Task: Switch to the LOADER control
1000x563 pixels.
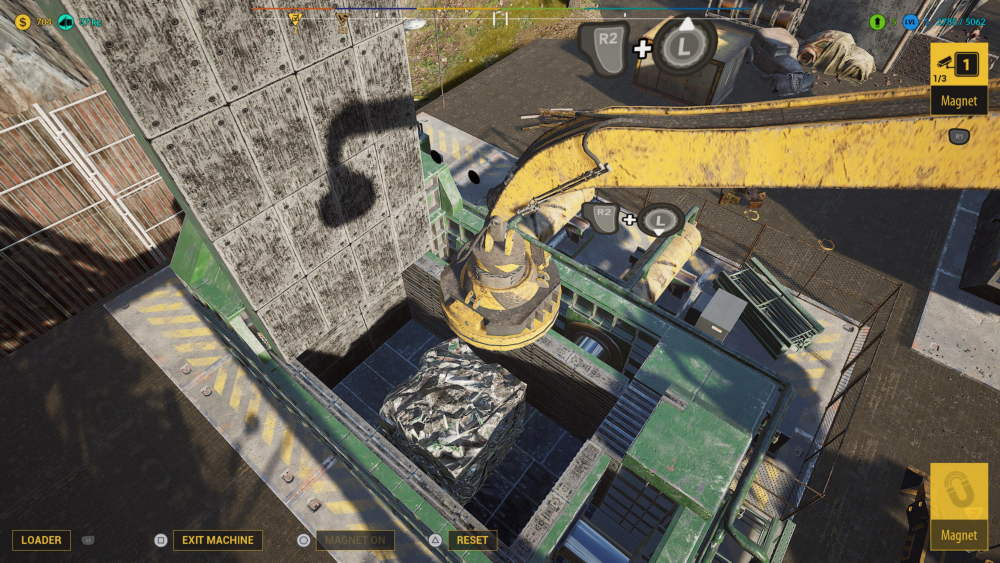Action: (41, 540)
